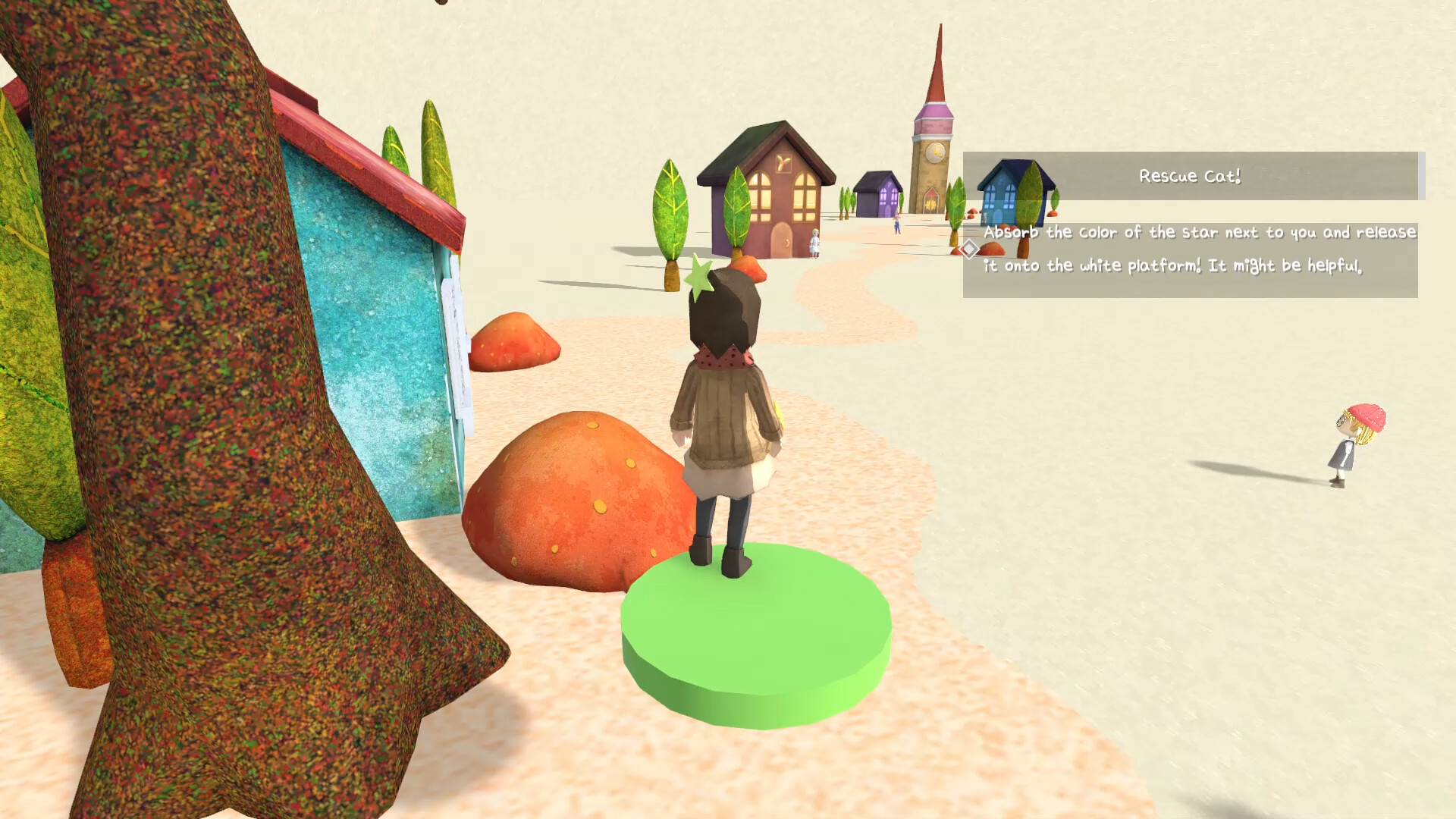
Task: Click the diamond quest marker icon
Action: click(969, 248)
